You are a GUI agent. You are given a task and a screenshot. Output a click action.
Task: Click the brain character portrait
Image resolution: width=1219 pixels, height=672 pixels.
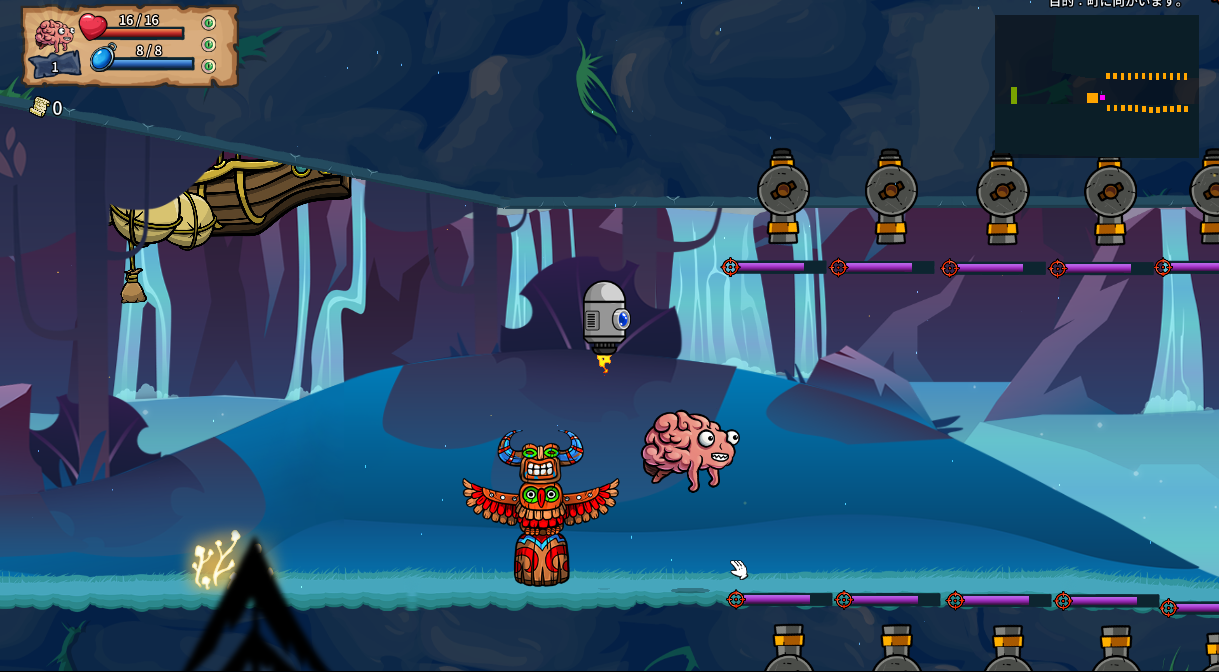pos(54,35)
